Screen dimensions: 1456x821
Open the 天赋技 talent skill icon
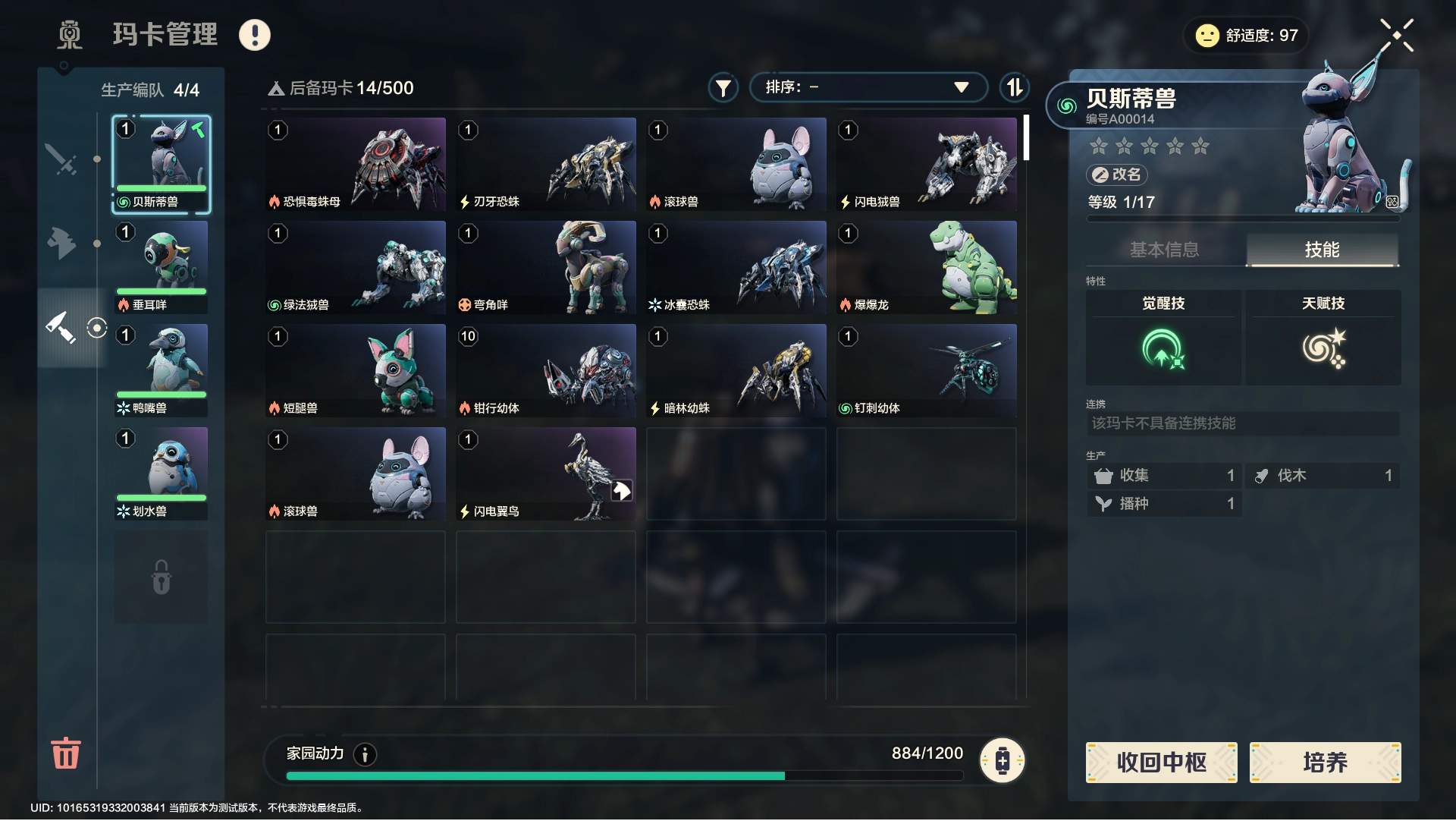(1323, 348)
